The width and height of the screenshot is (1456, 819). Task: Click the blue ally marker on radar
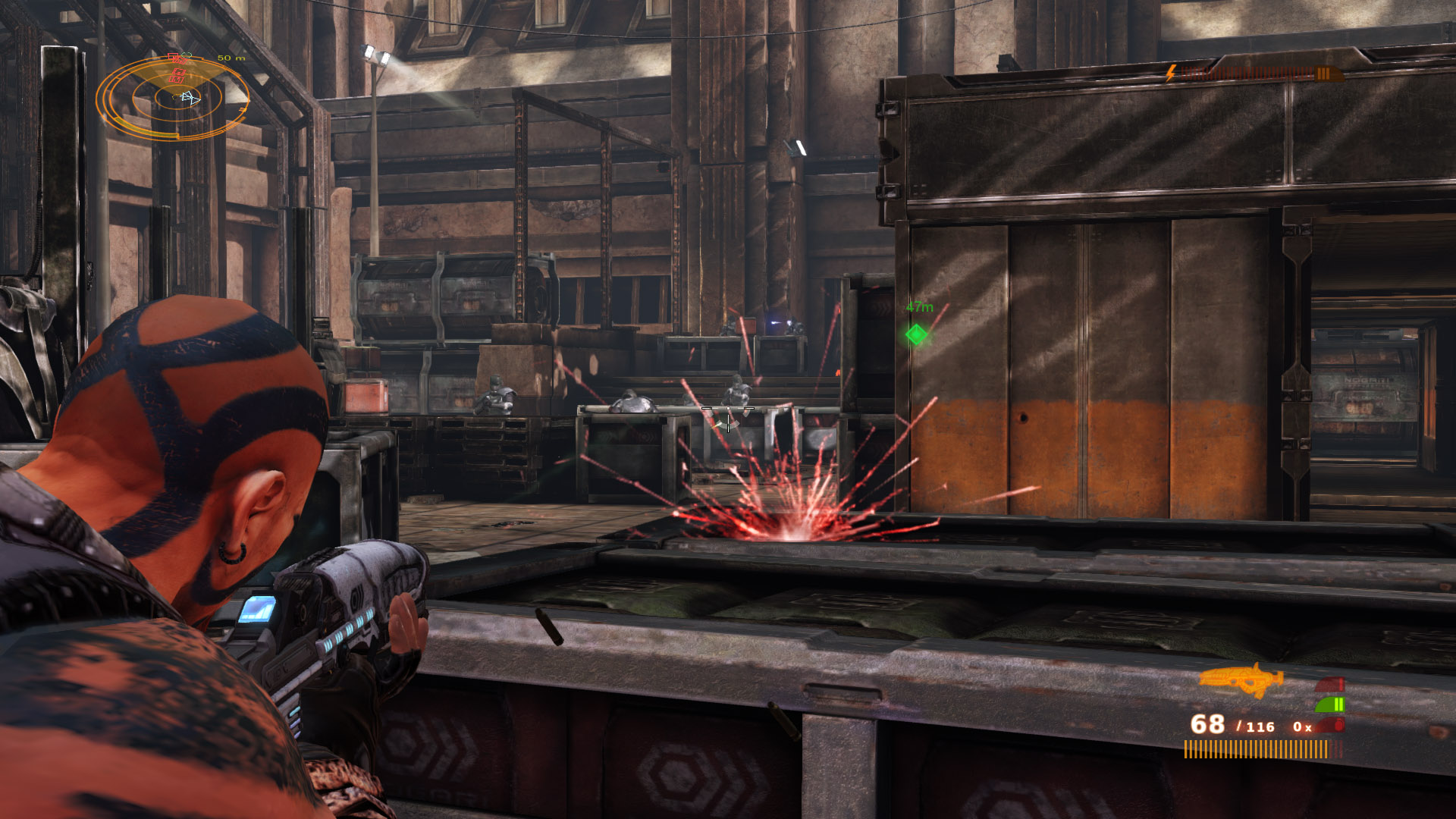pyautogui.click(x=190, y=97)
